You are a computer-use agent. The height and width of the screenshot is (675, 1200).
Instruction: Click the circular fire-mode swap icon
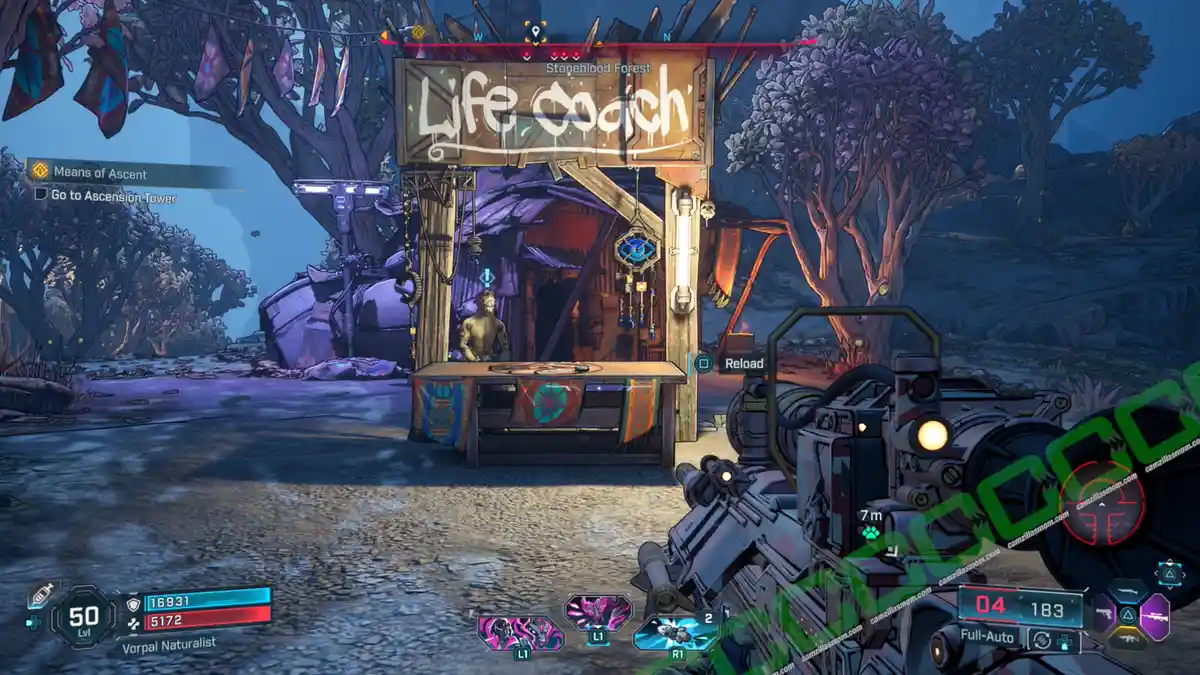point(1043,638)
